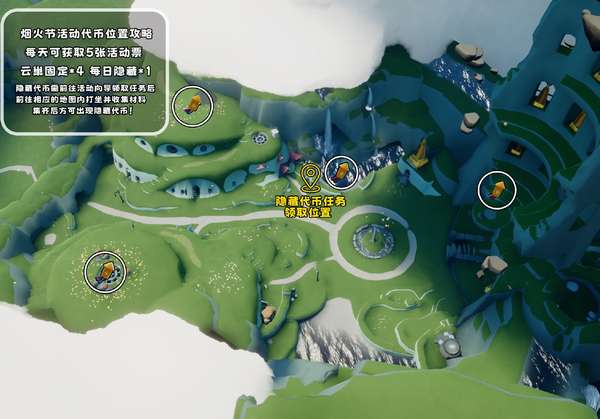Select the circled token marker in the flower field
600x419 pixels.
coord(103,269)
